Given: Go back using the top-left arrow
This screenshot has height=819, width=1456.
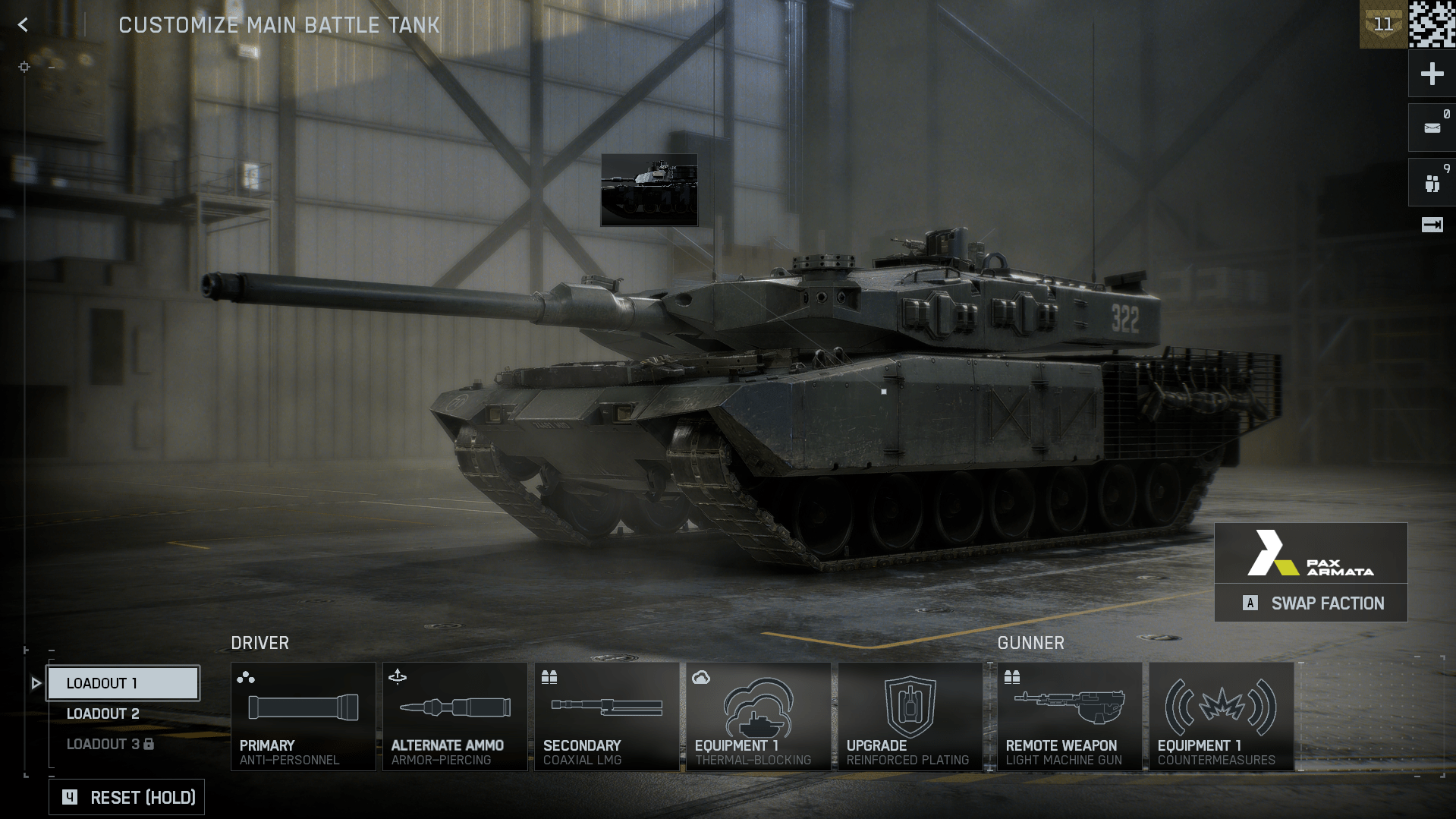Looking at the screenshot, I should pyautogui.click(x=24, y=25).
